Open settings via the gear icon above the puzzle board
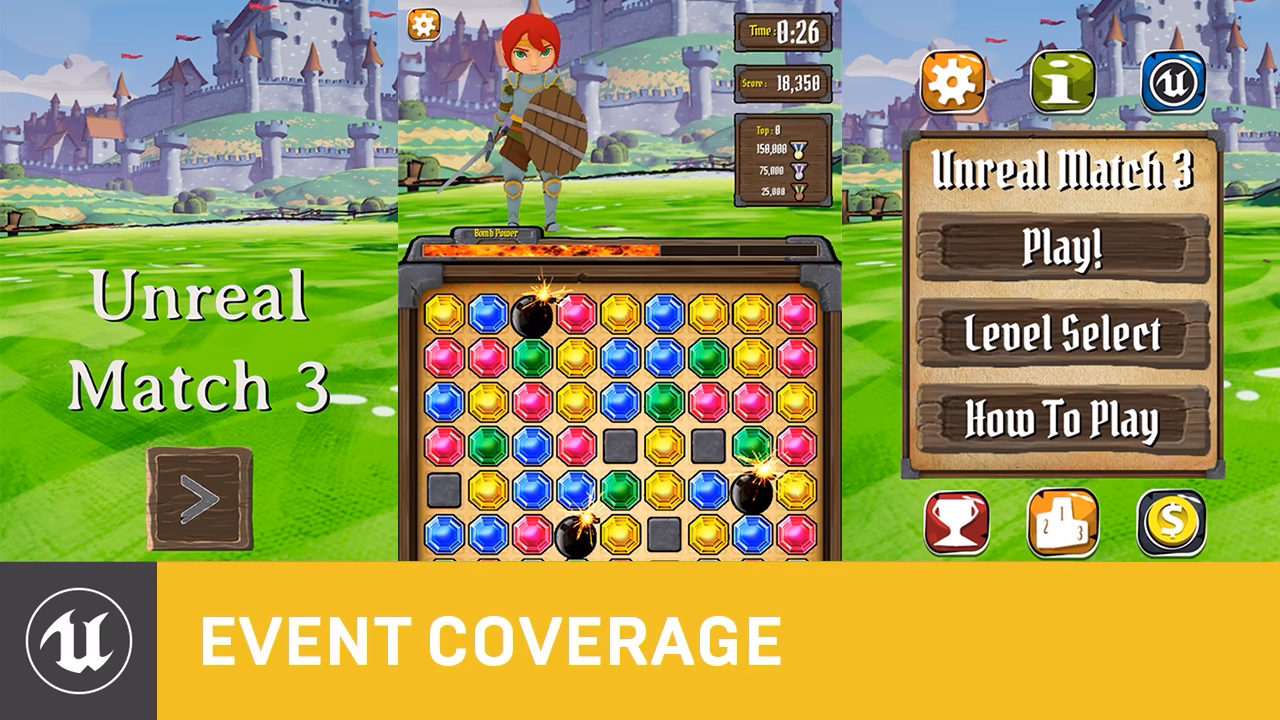Viewport: 1280px width, 720px height. pyautogui.click(x=424, y=25)
